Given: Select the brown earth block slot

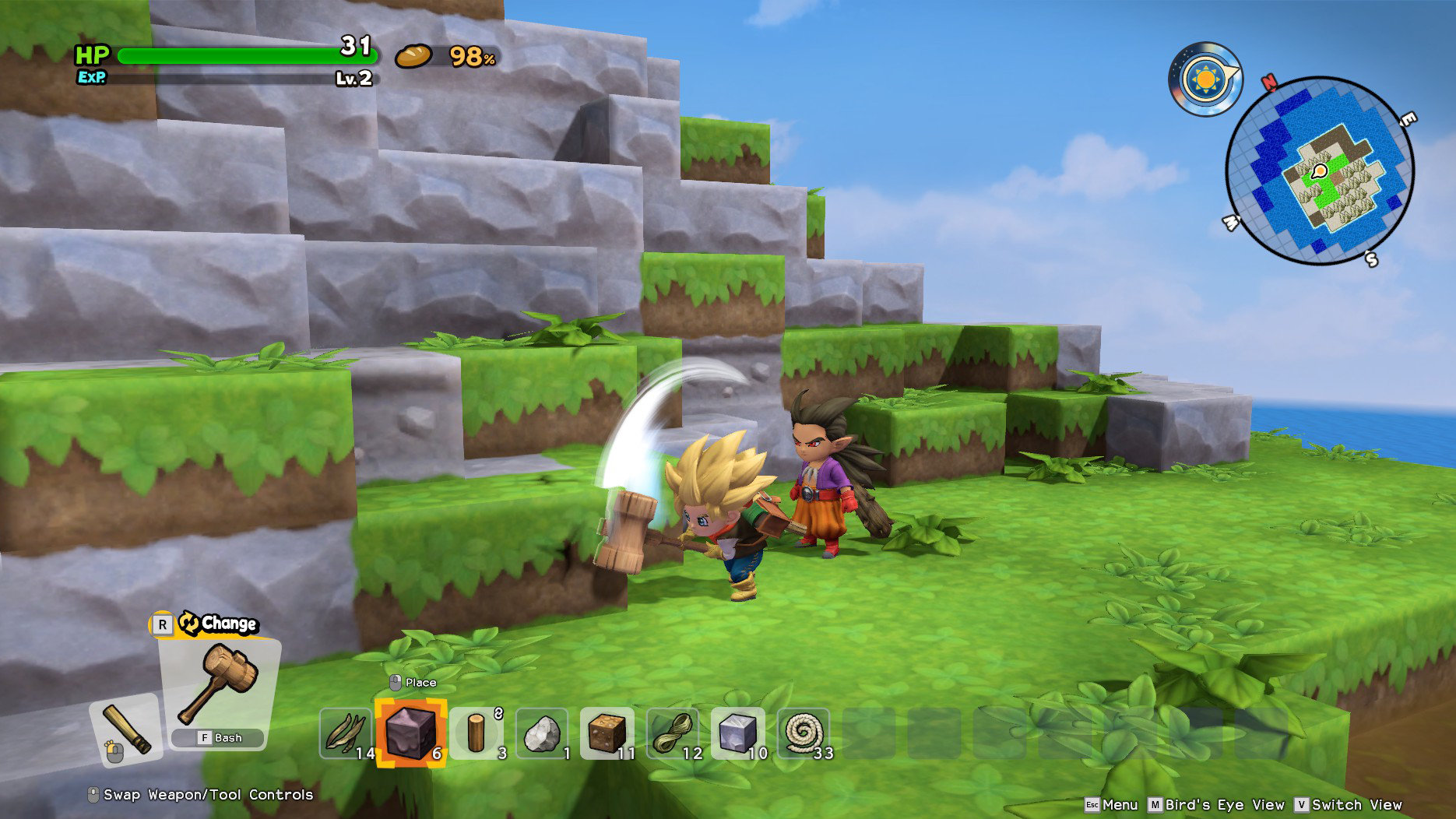Looking at the screenshot, I should click(x=607, y=733).
